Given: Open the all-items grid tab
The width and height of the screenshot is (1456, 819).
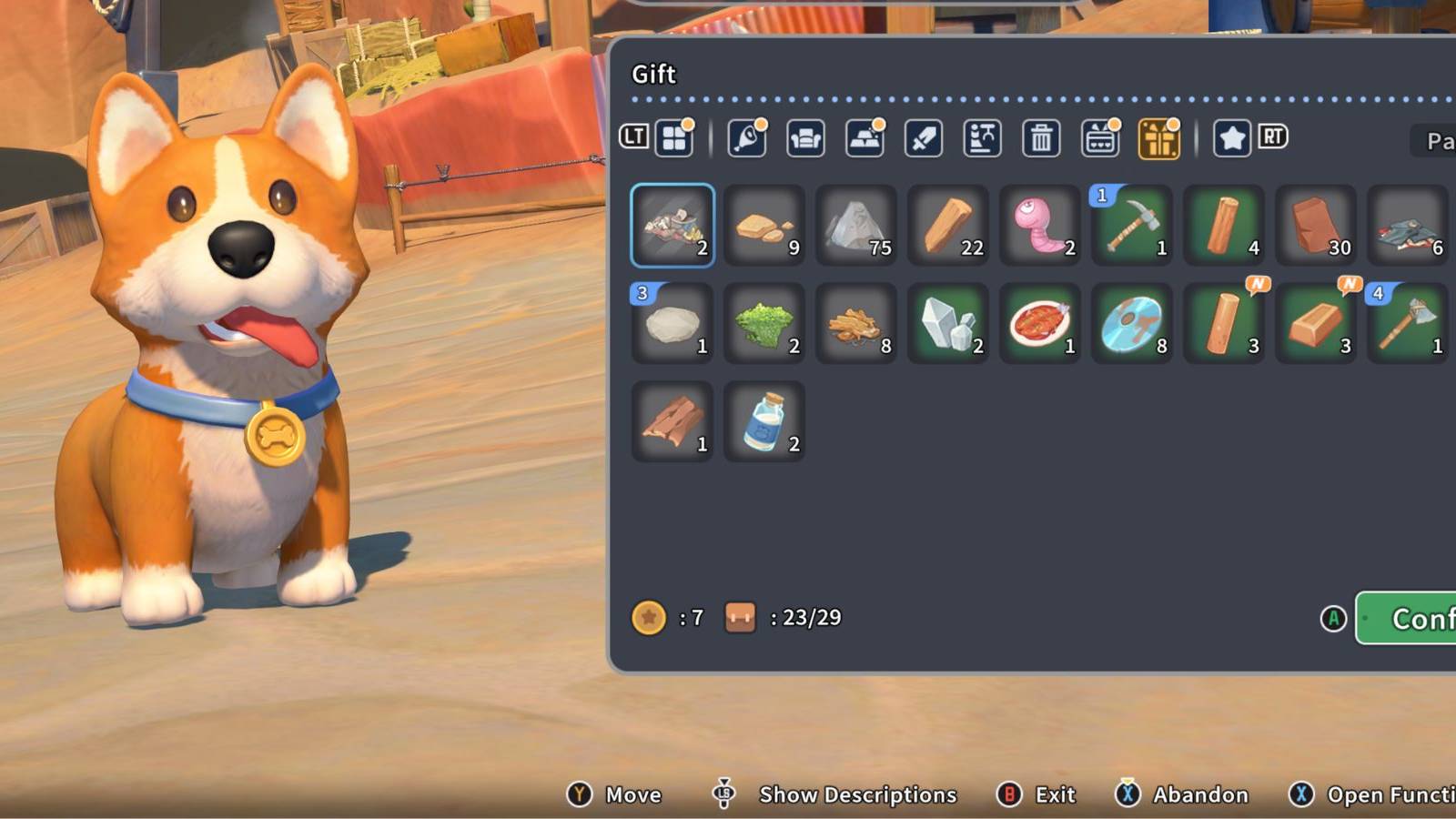Looking at the screenshot, I should pos(674,138).
